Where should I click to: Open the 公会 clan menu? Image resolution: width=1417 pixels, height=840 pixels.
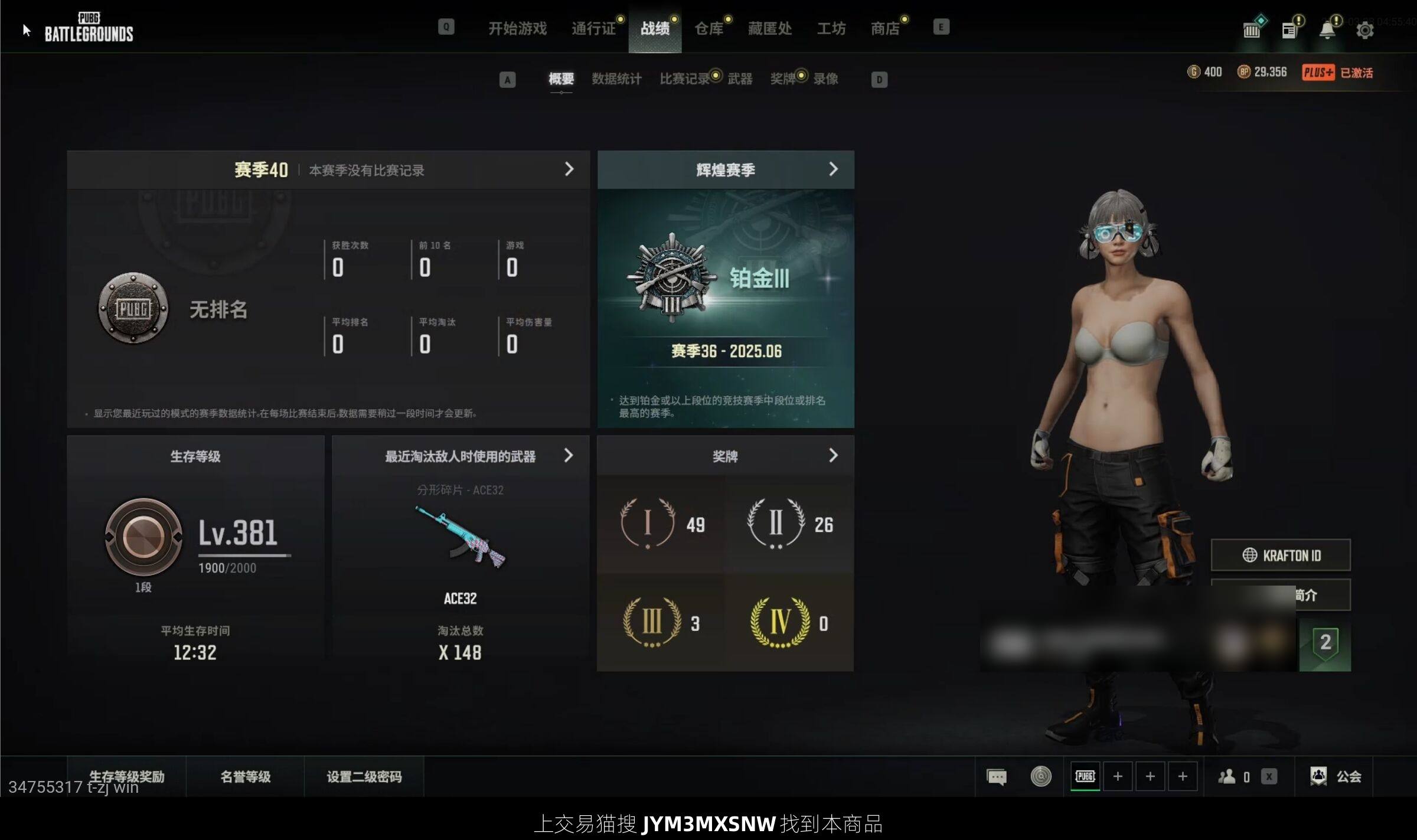[1336, 776]
